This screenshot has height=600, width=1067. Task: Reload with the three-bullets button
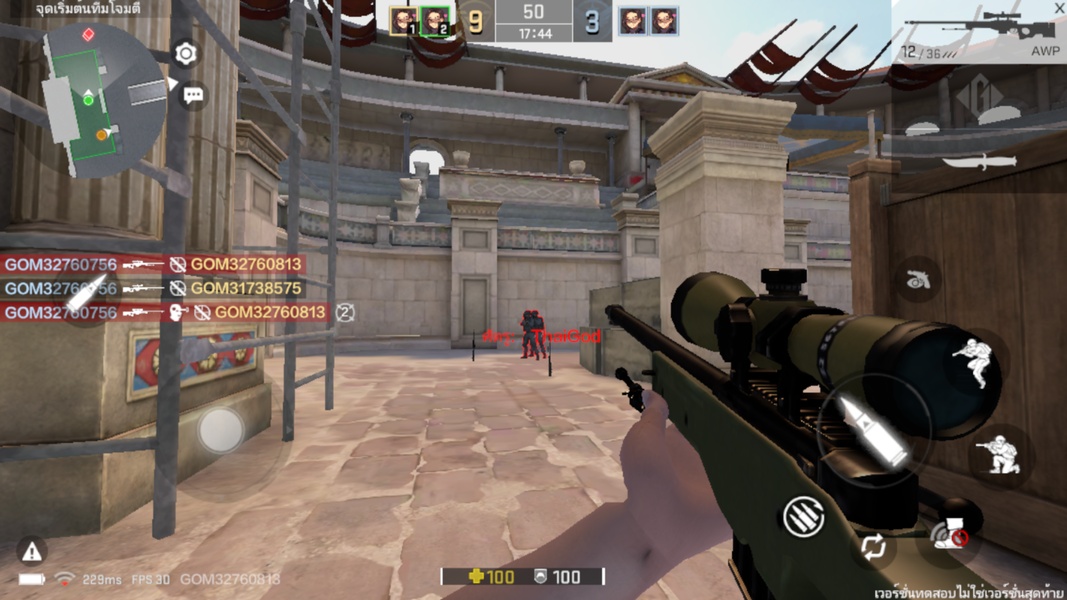pyautogui.click(x=802, y=516)
